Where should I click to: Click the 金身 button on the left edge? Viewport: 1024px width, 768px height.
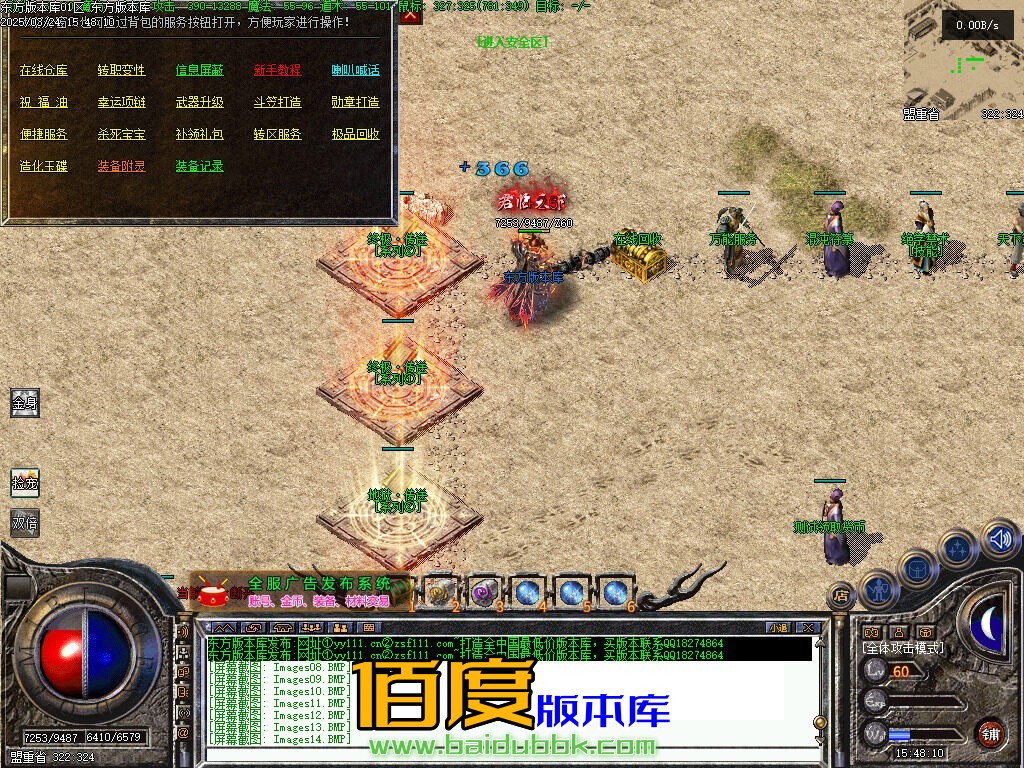tap(25, 403)
